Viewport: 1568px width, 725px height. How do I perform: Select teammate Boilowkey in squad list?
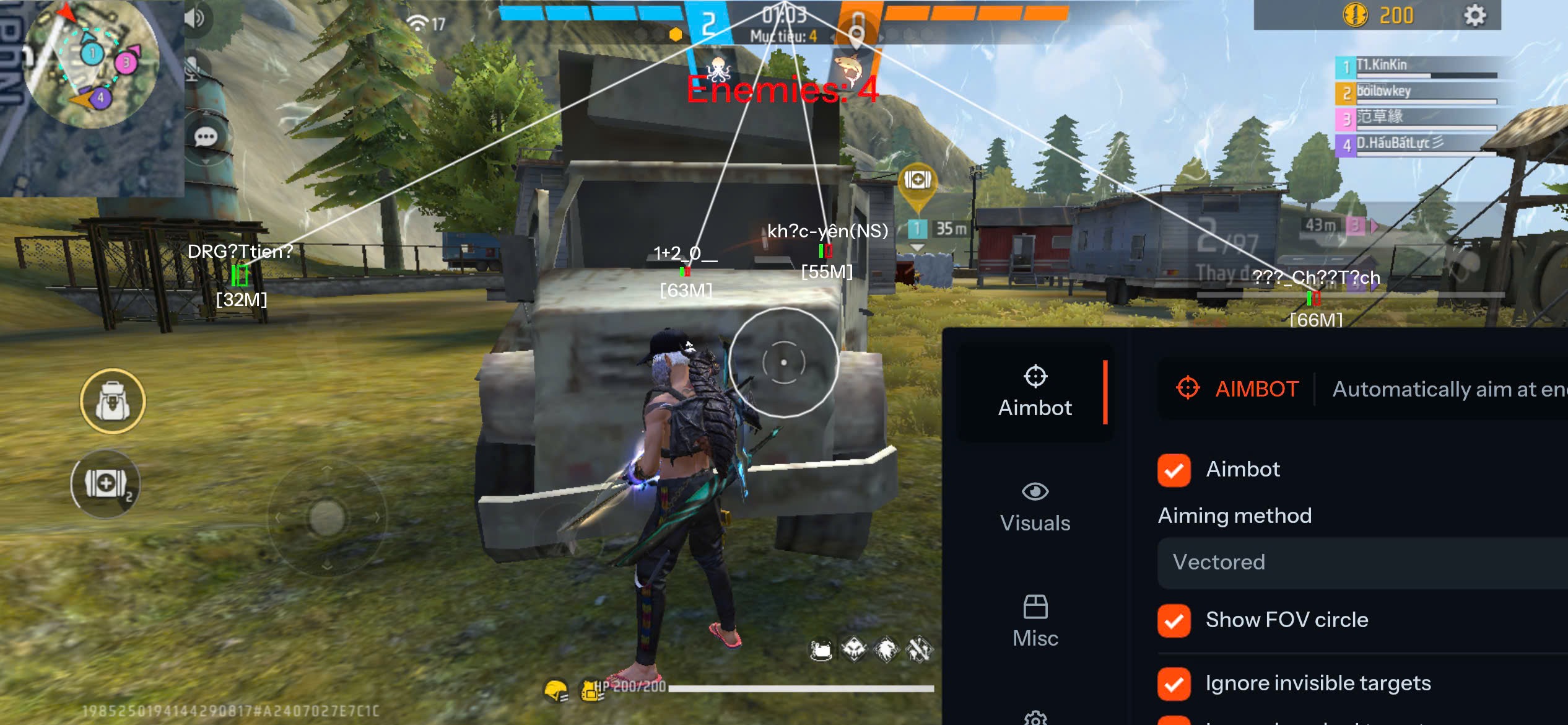coord(1418,93)
